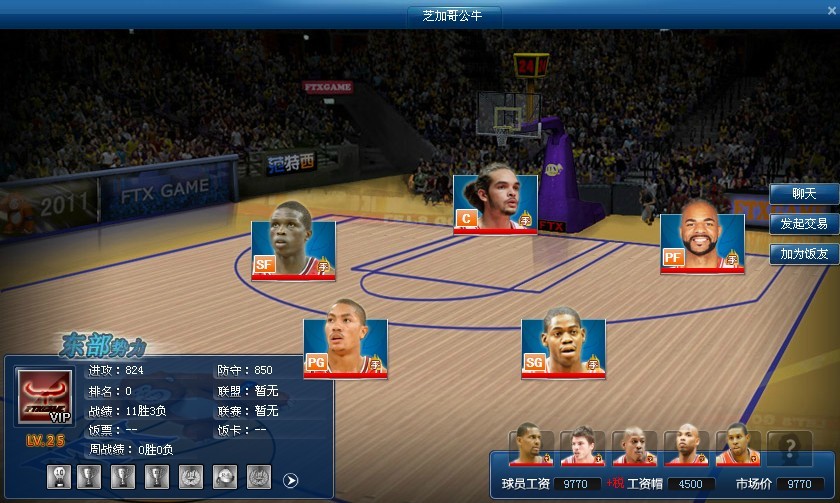Pick the PG point guard card
Viewport: 840px width, 503px height.
(345, 348)
